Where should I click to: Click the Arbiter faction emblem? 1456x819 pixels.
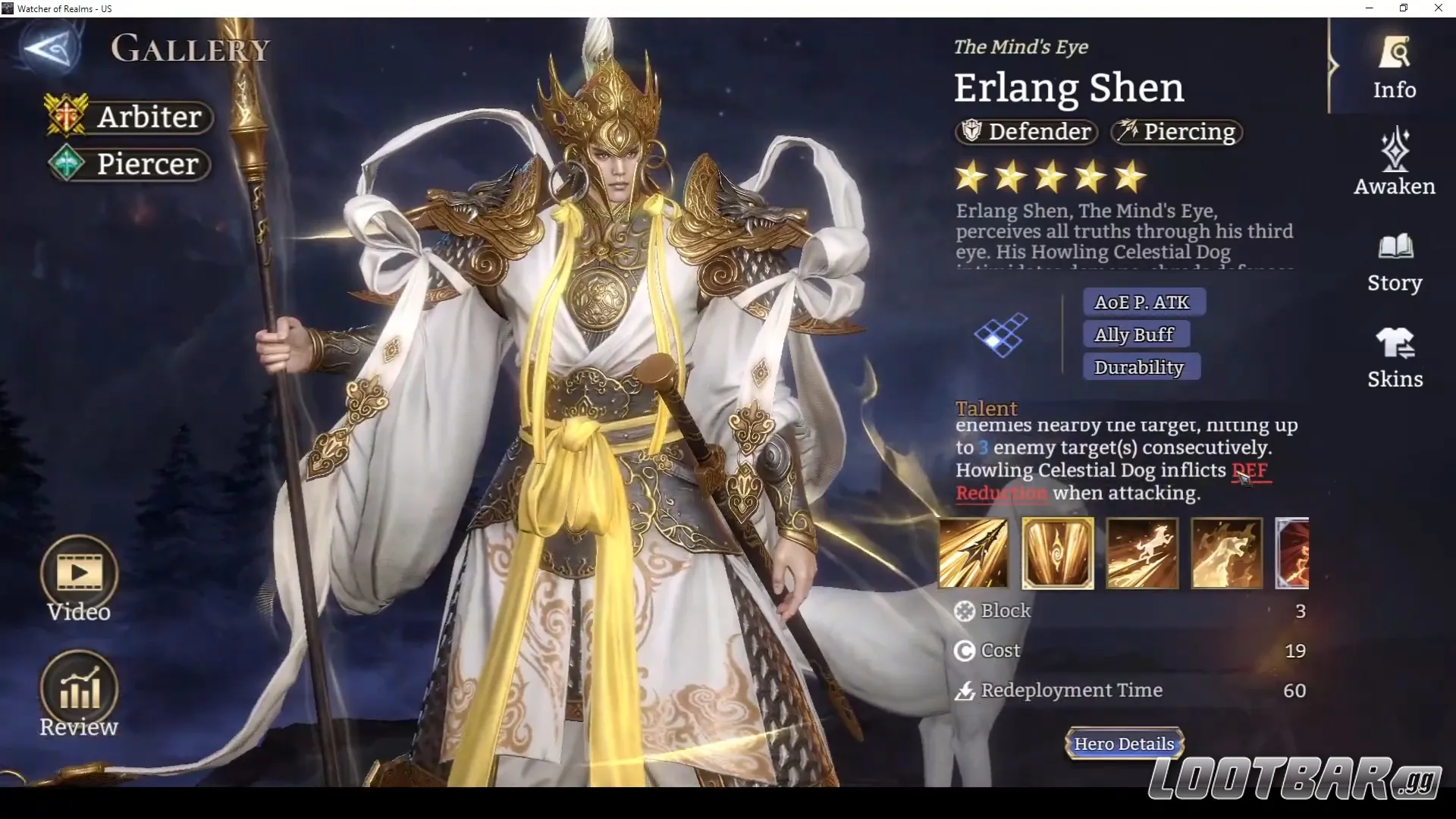(x=67, y=116)
